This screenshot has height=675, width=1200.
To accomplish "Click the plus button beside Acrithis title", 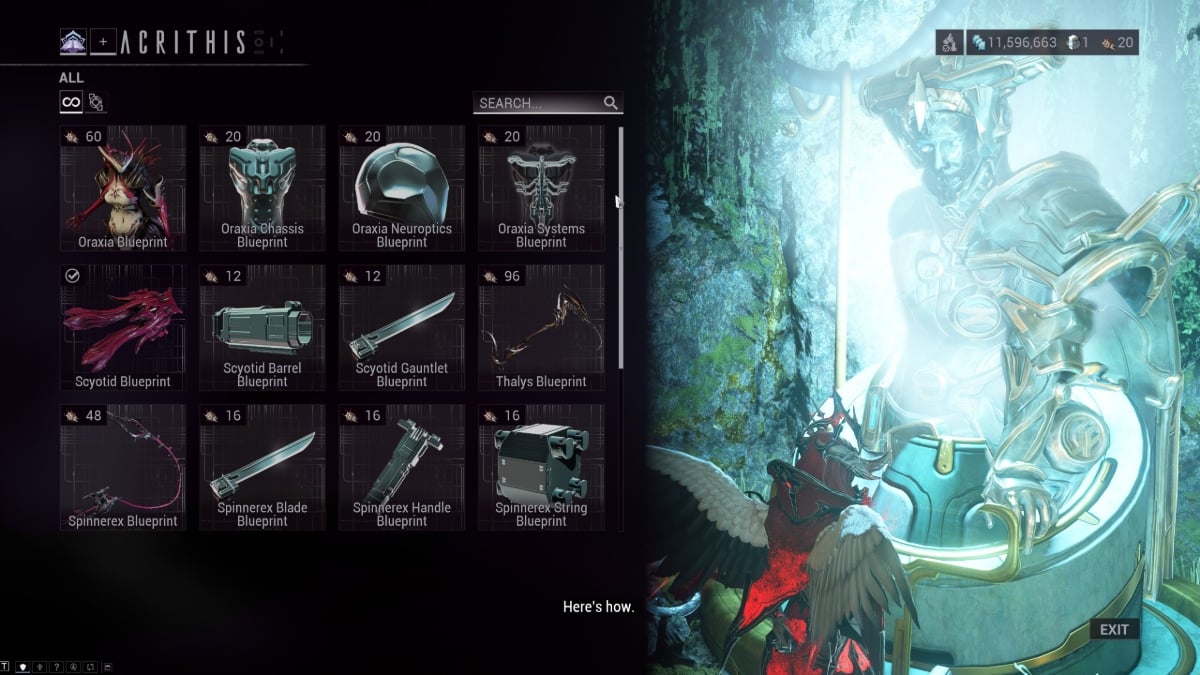I will coord(102,42).
